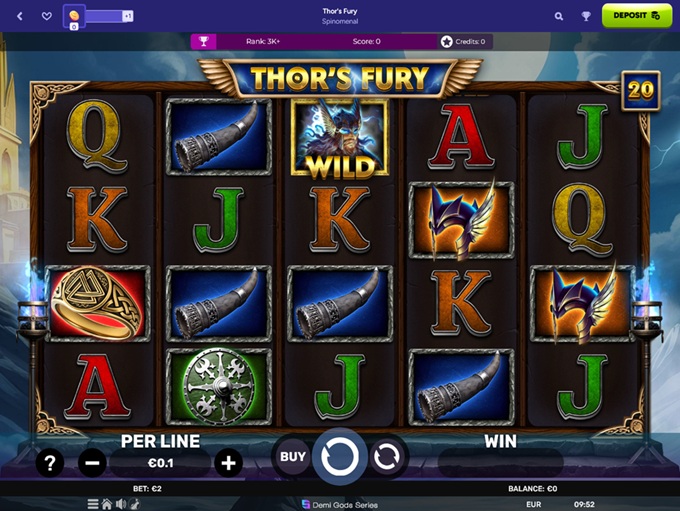Show the paylines count badge marked 20
The width and height of the screenshot is (680, 511).
point(638,91)
